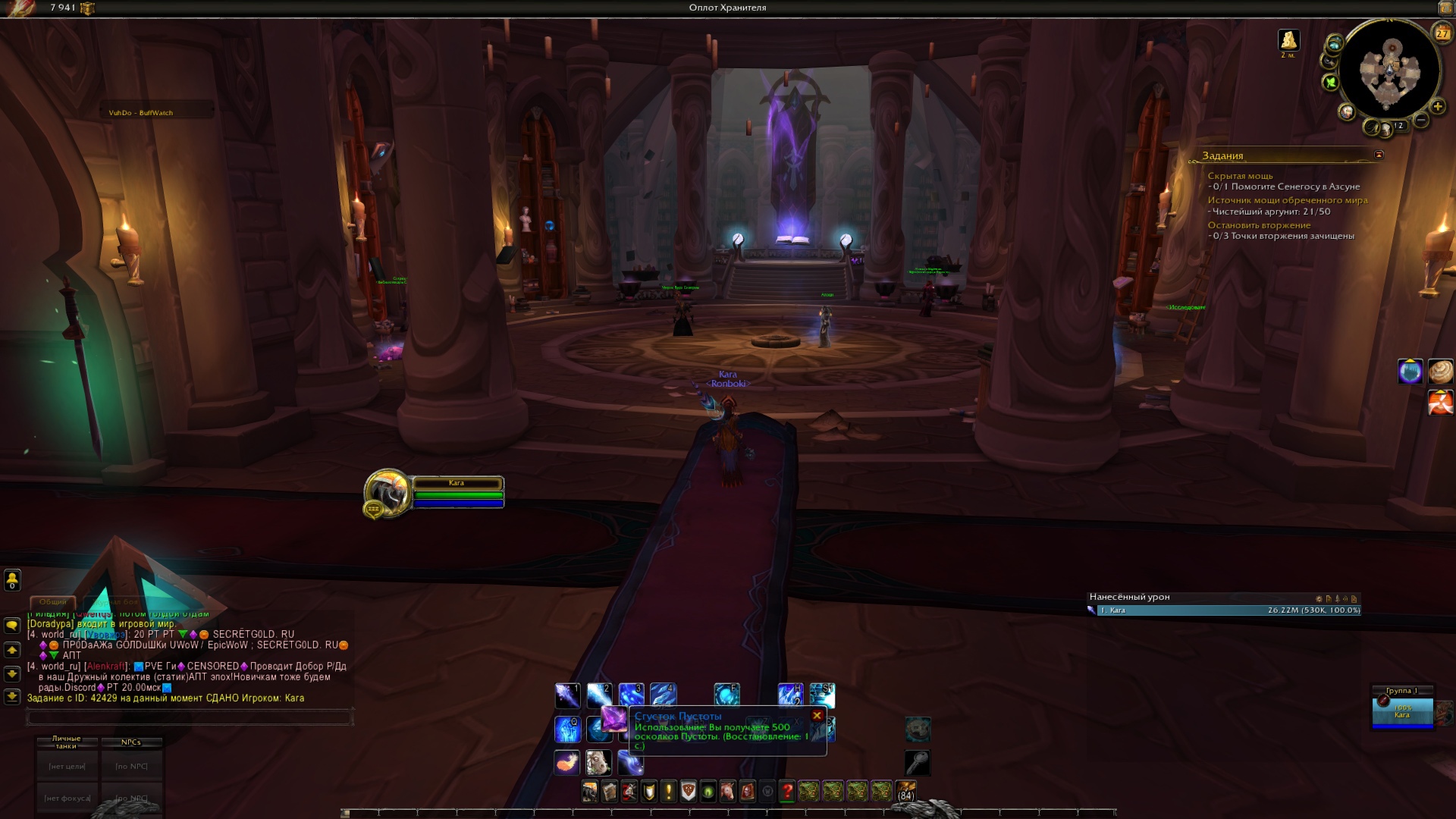Open the friends list yellow figure button

[12, 580]
